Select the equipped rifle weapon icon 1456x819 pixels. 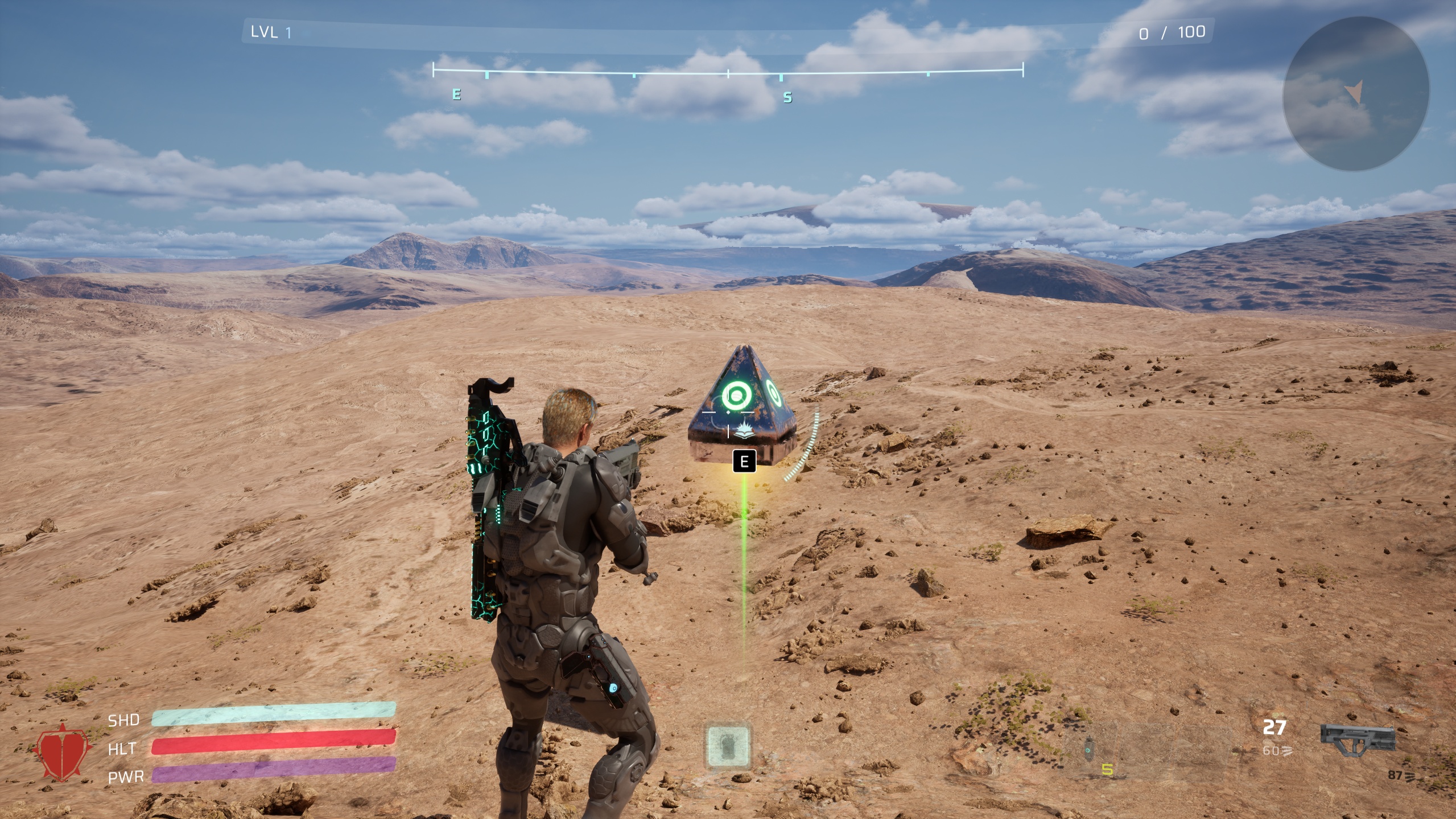1358,739
